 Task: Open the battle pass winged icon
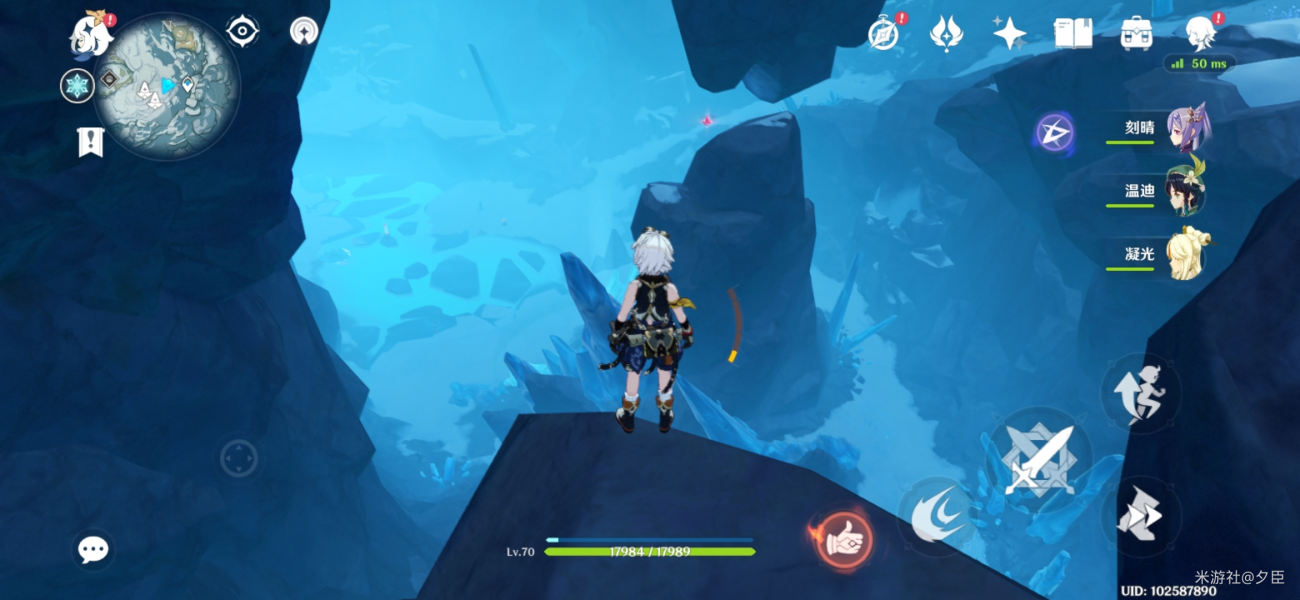point(946,34)
